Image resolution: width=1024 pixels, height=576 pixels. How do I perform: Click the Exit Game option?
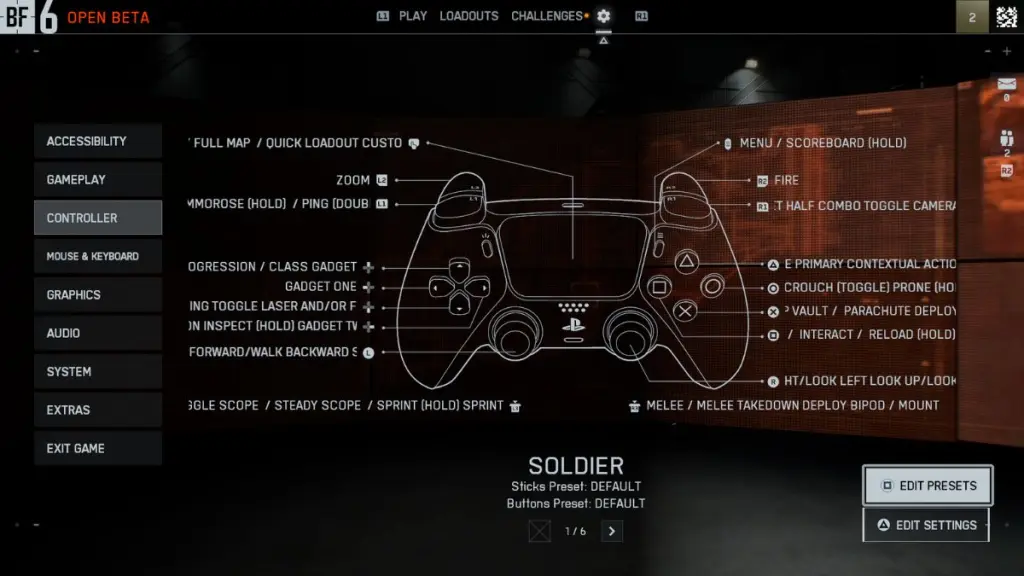tap(97, 449)
